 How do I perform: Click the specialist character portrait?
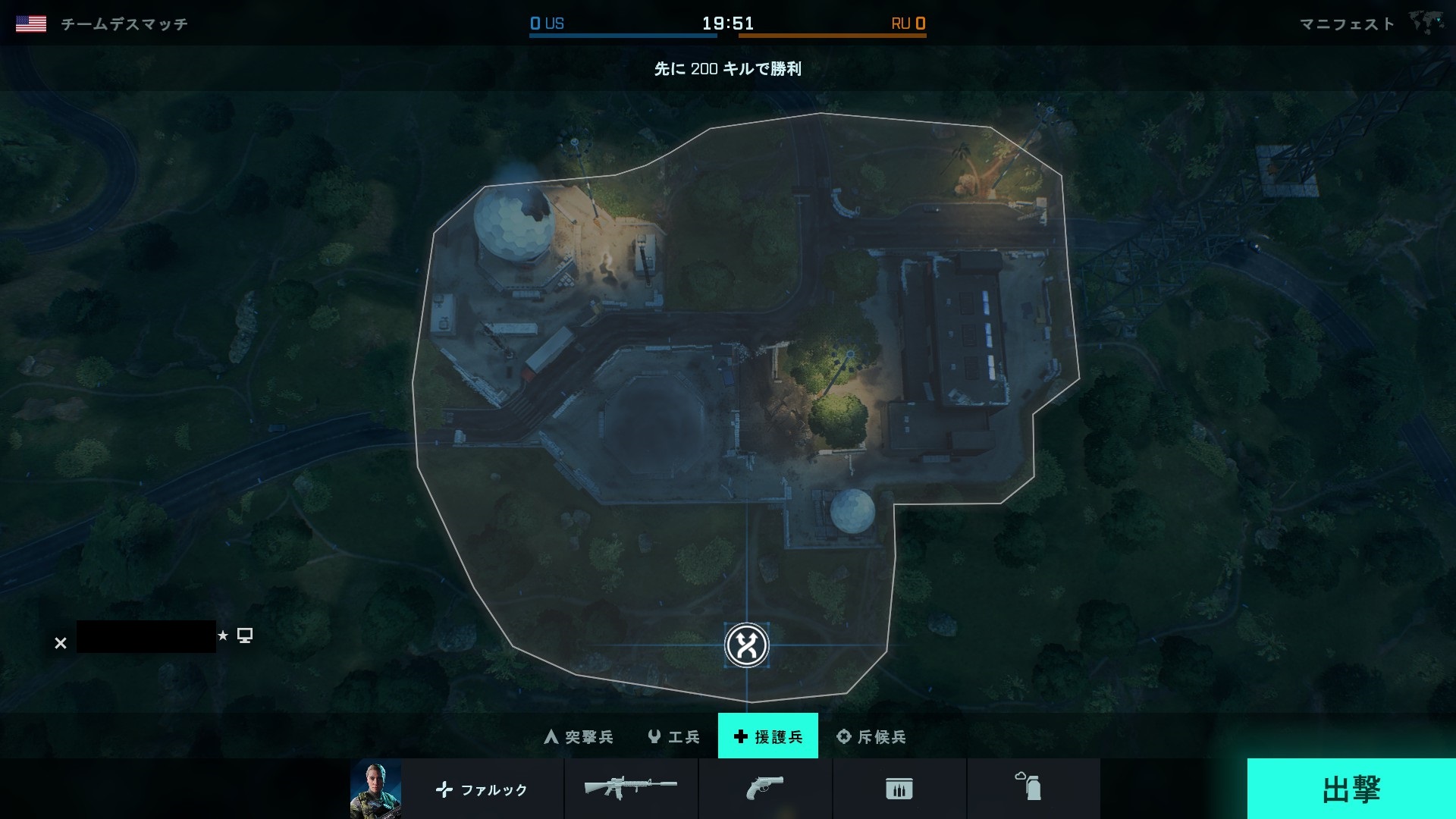pyautogui.click(x=375, y=789)
